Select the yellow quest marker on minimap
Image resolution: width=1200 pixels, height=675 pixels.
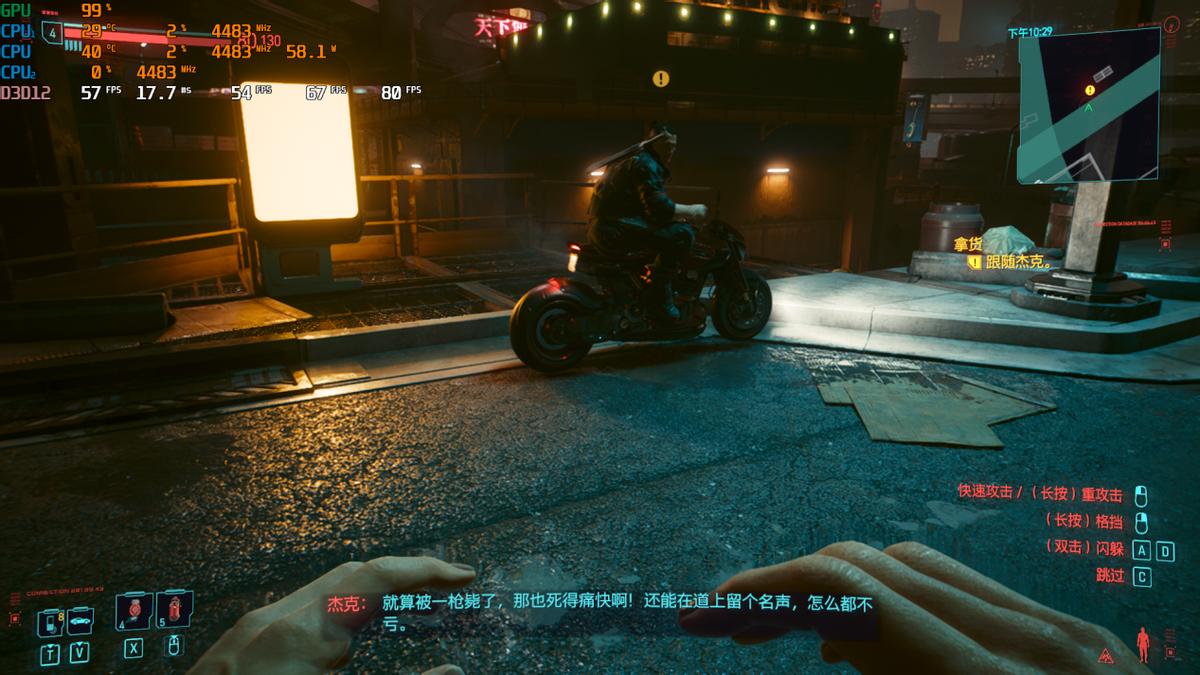1090,90
